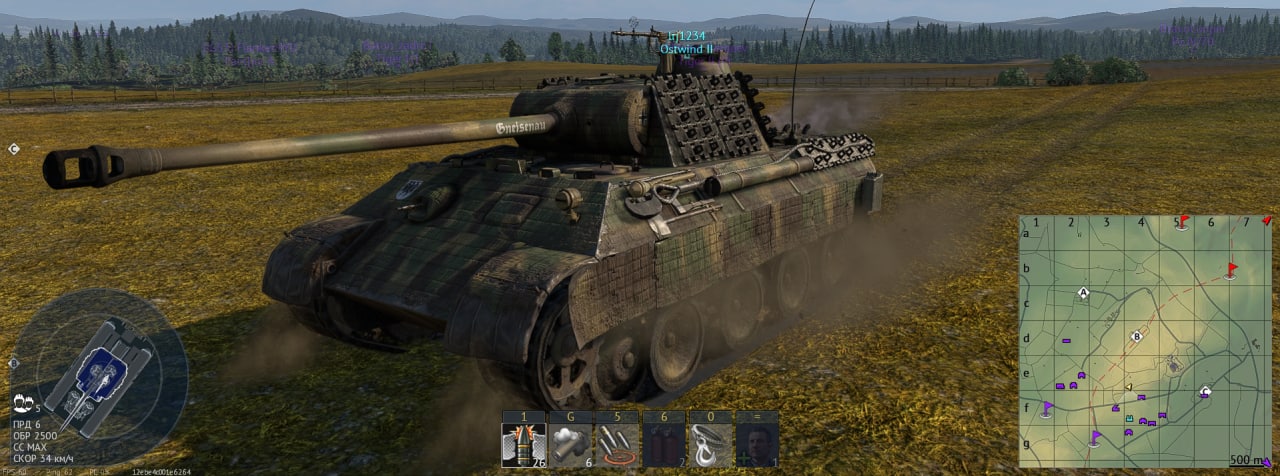Image resolution: width=1280 pixels, height=476 pixels.
Task: Choose the bullets-with-target ammo slot
Action: click(617, 445)
